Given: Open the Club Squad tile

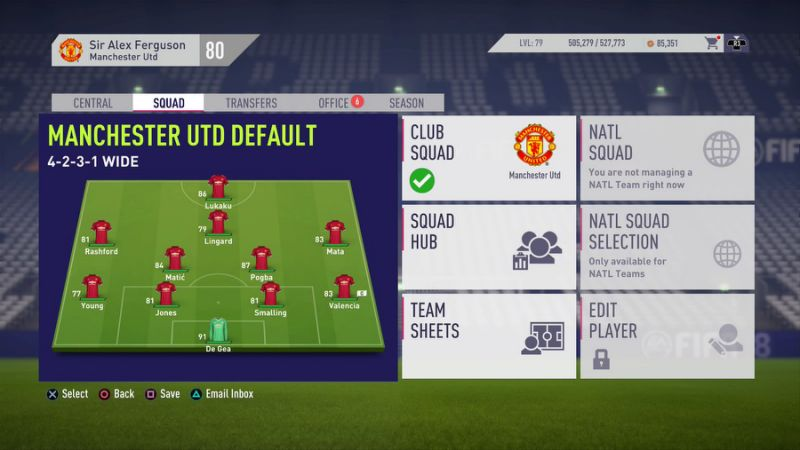Looking at the screenshot, I should click(489, 158).
